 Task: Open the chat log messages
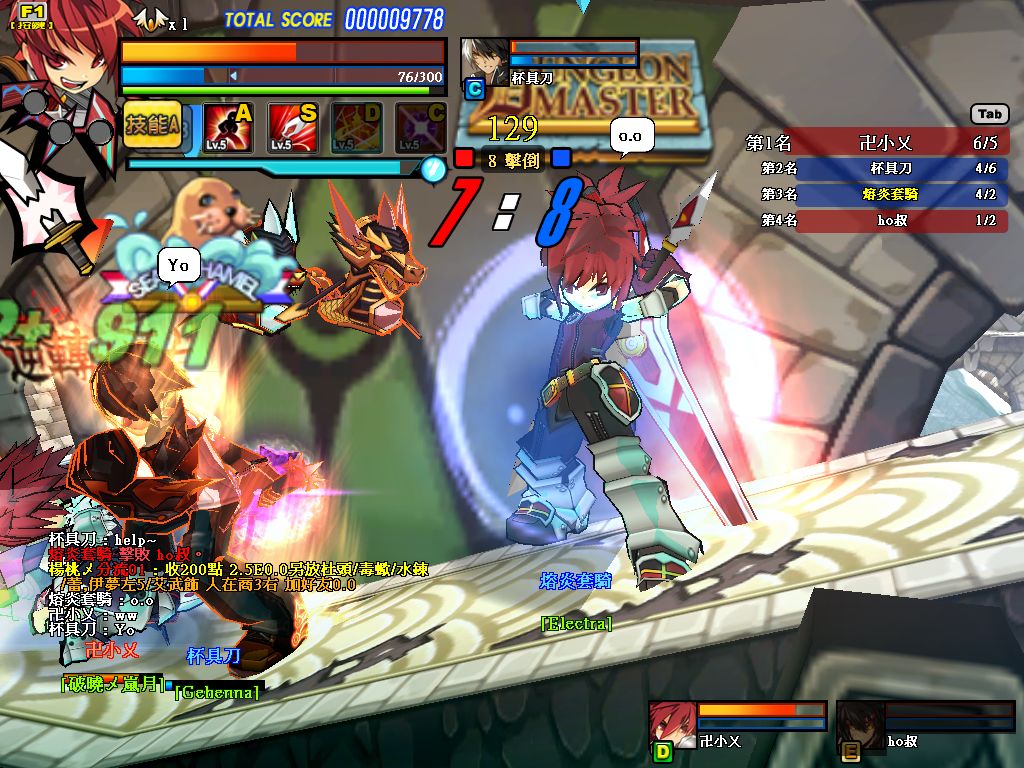click(x=200, y=585)
